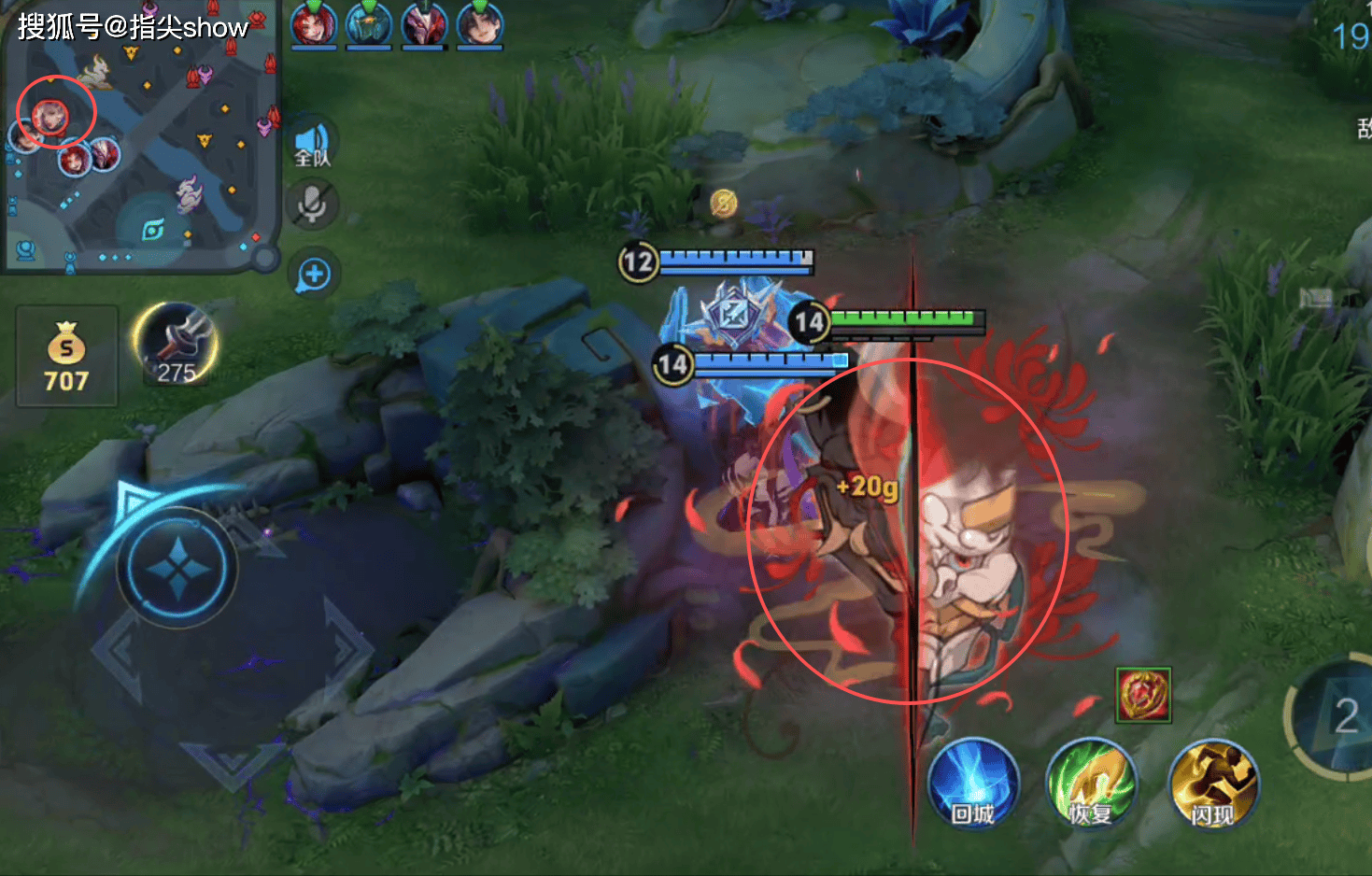The height and width of the screenshot is (876, 1372).
Task: Open the minimap
Action: (140, 140)
